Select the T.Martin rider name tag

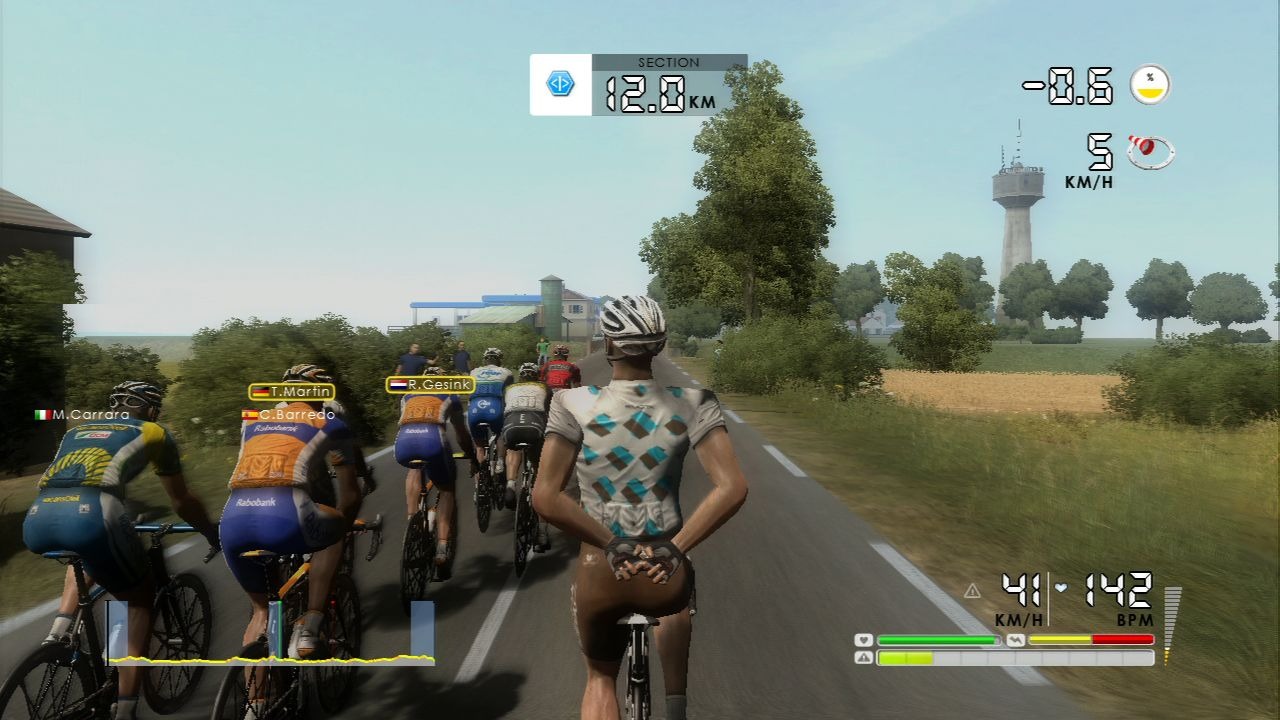[292, 392]
